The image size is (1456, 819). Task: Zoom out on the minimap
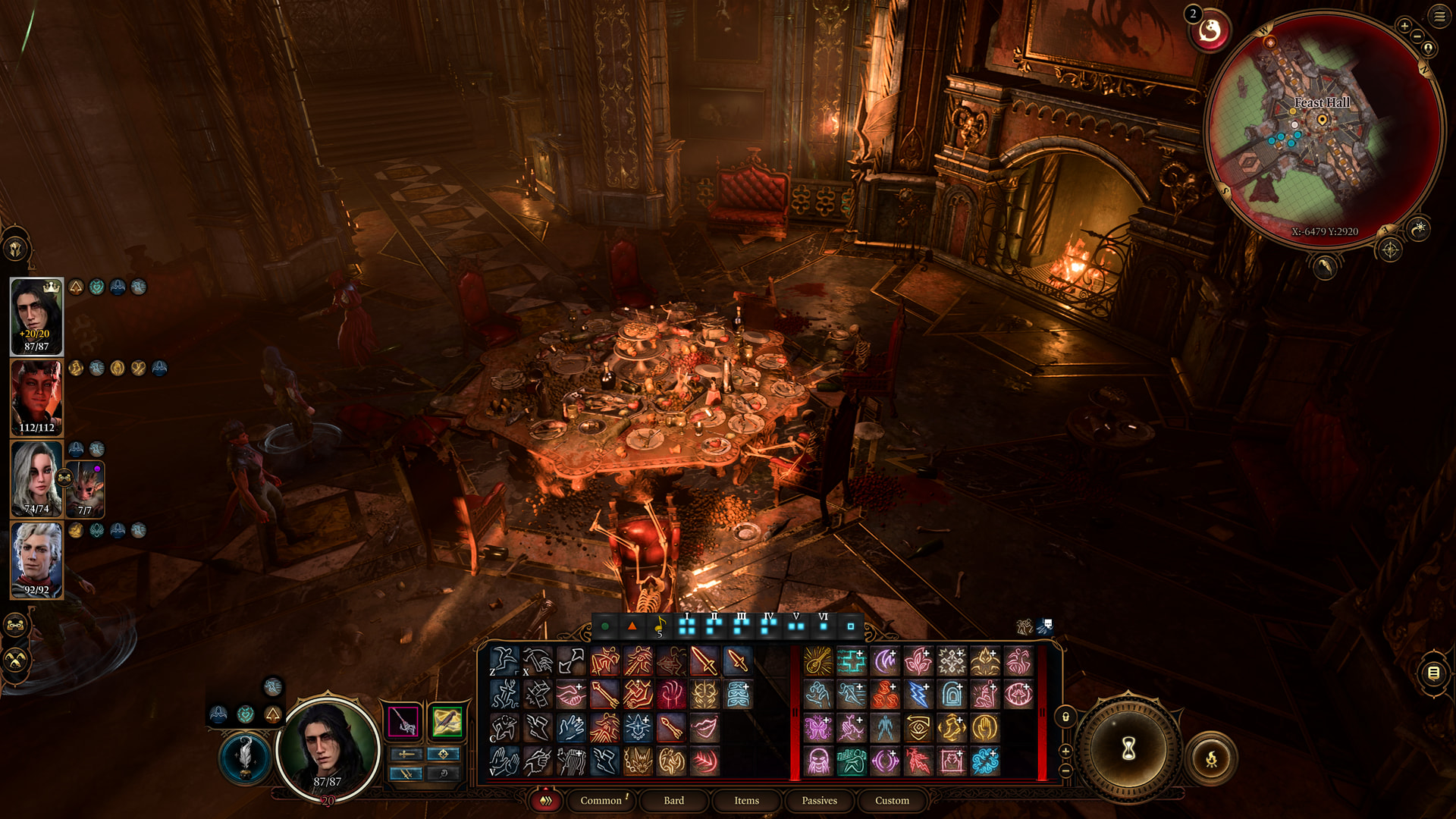click(1417, 36)
